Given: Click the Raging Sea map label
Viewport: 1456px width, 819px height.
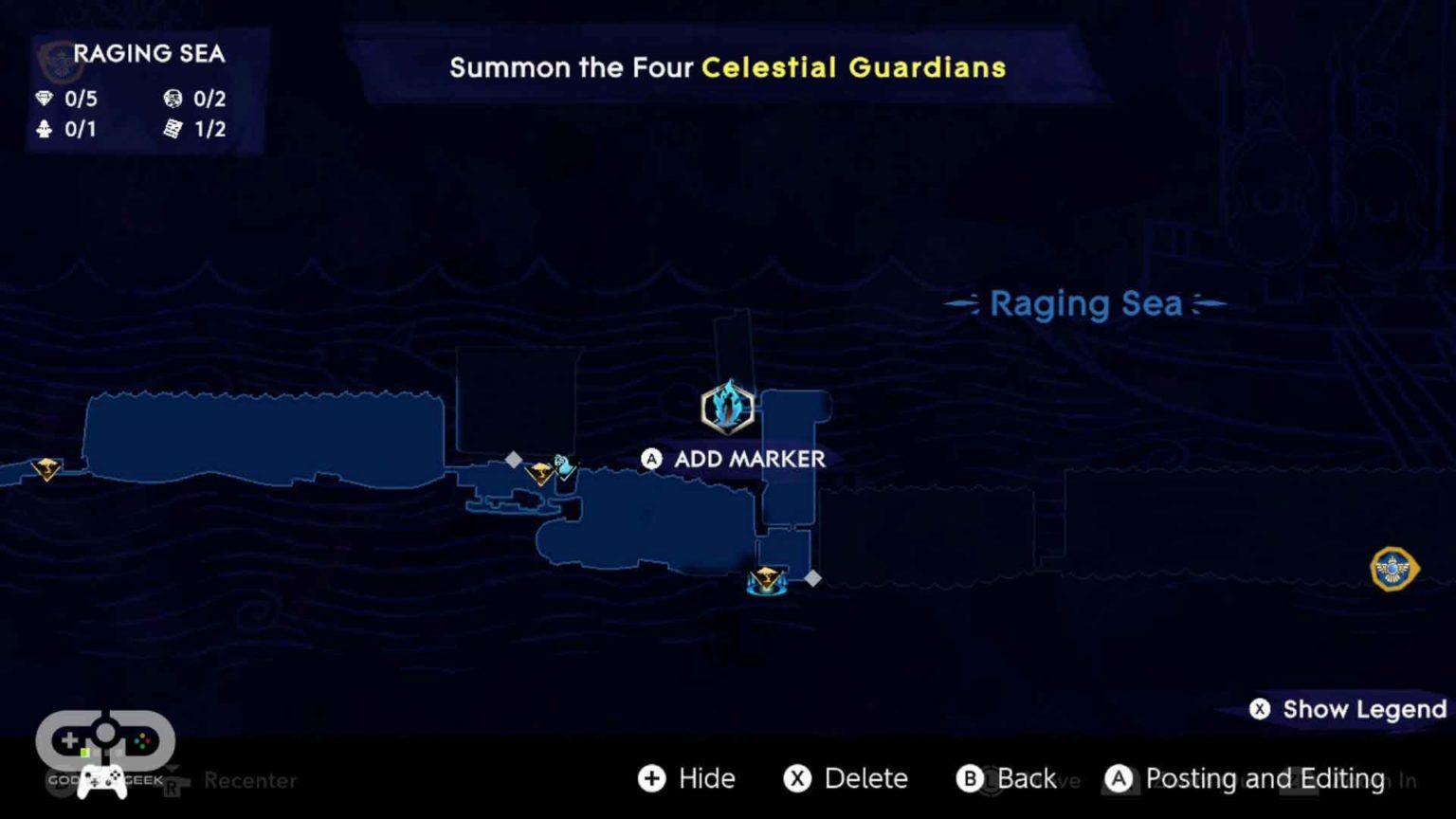Looking at the screenshot, I should click(x=1085, y=303).
